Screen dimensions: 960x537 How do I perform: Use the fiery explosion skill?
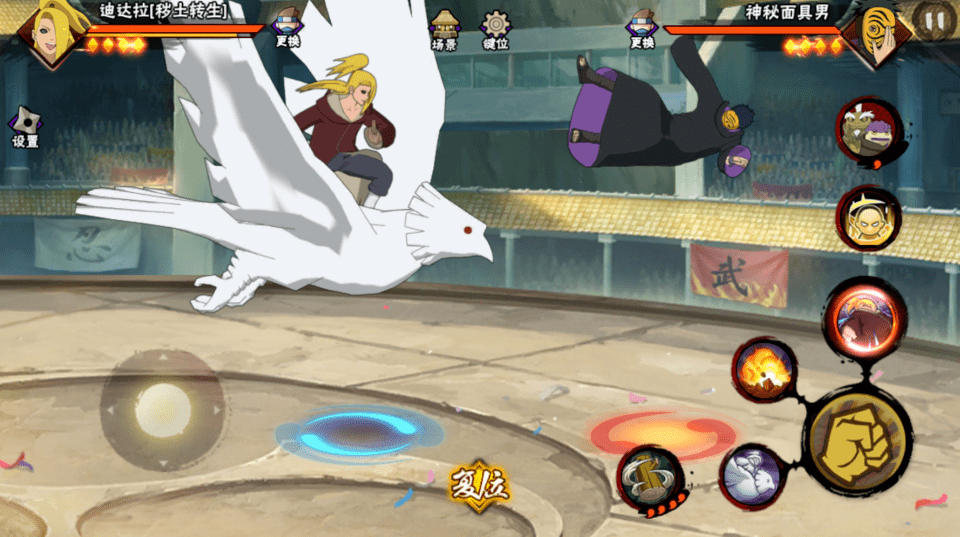point(765,369)
